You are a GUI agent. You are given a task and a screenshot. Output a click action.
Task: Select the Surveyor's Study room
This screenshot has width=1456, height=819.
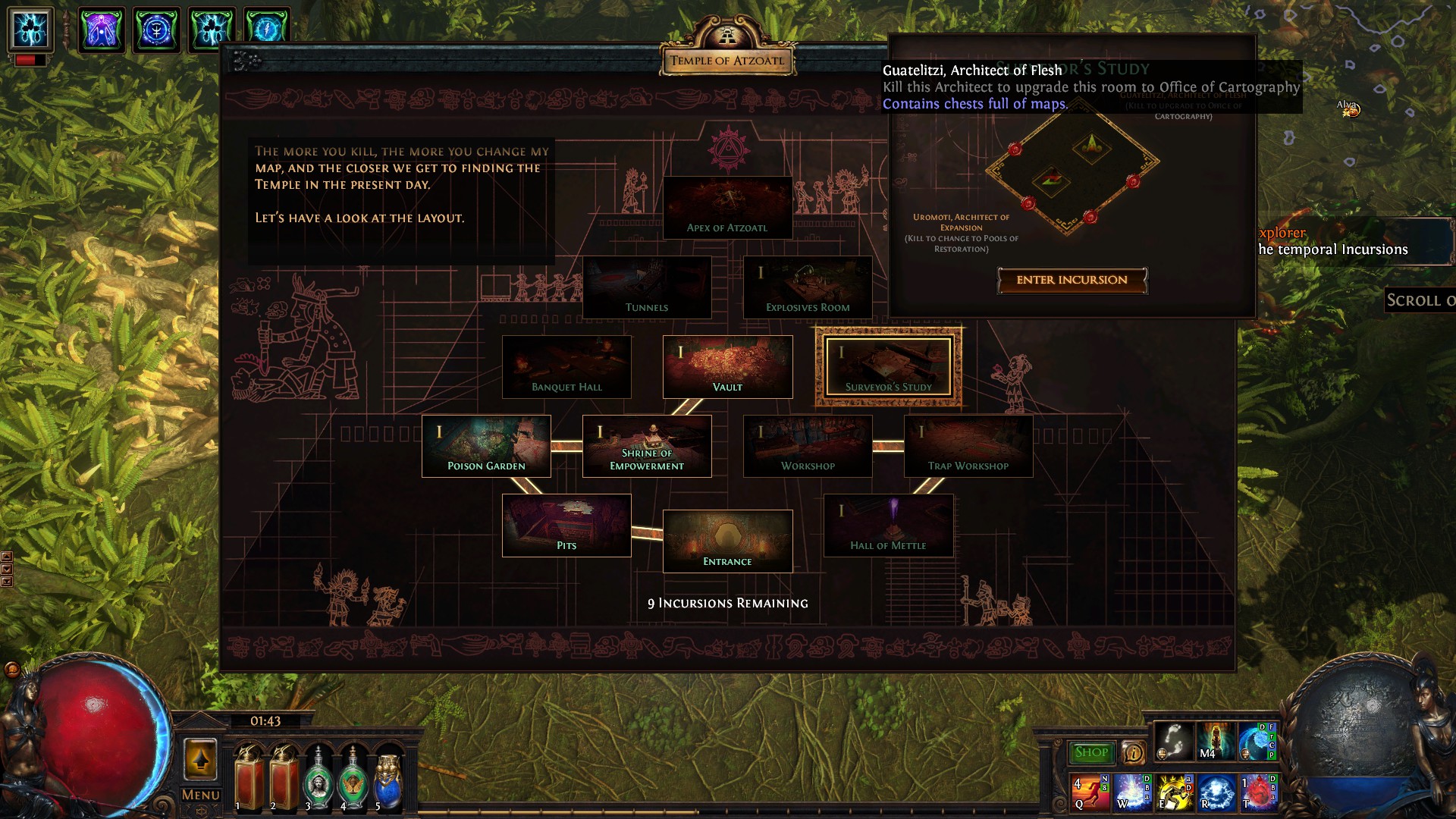click(888, 367)
